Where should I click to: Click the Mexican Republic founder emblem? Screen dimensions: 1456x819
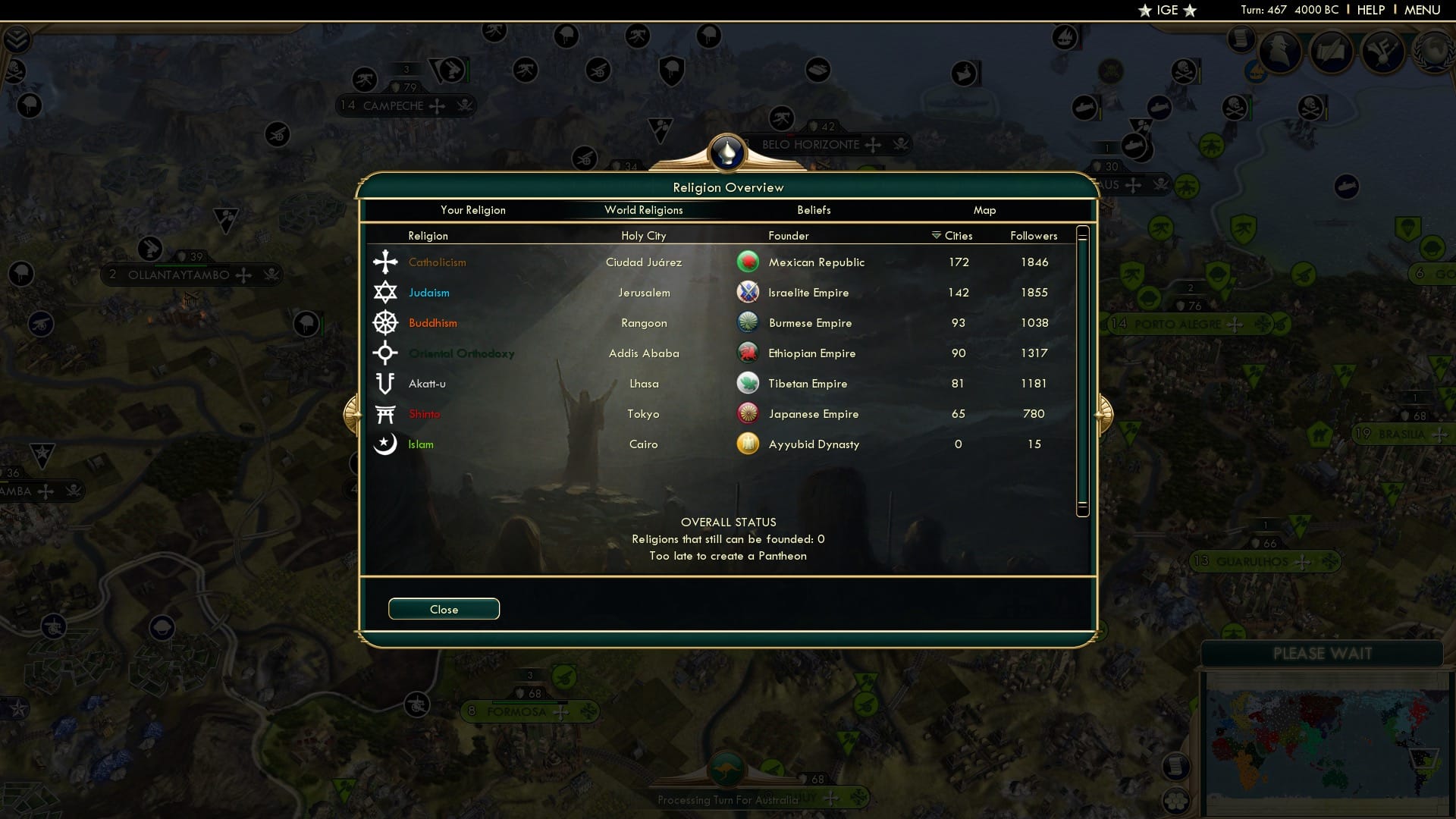click(749, 262)
